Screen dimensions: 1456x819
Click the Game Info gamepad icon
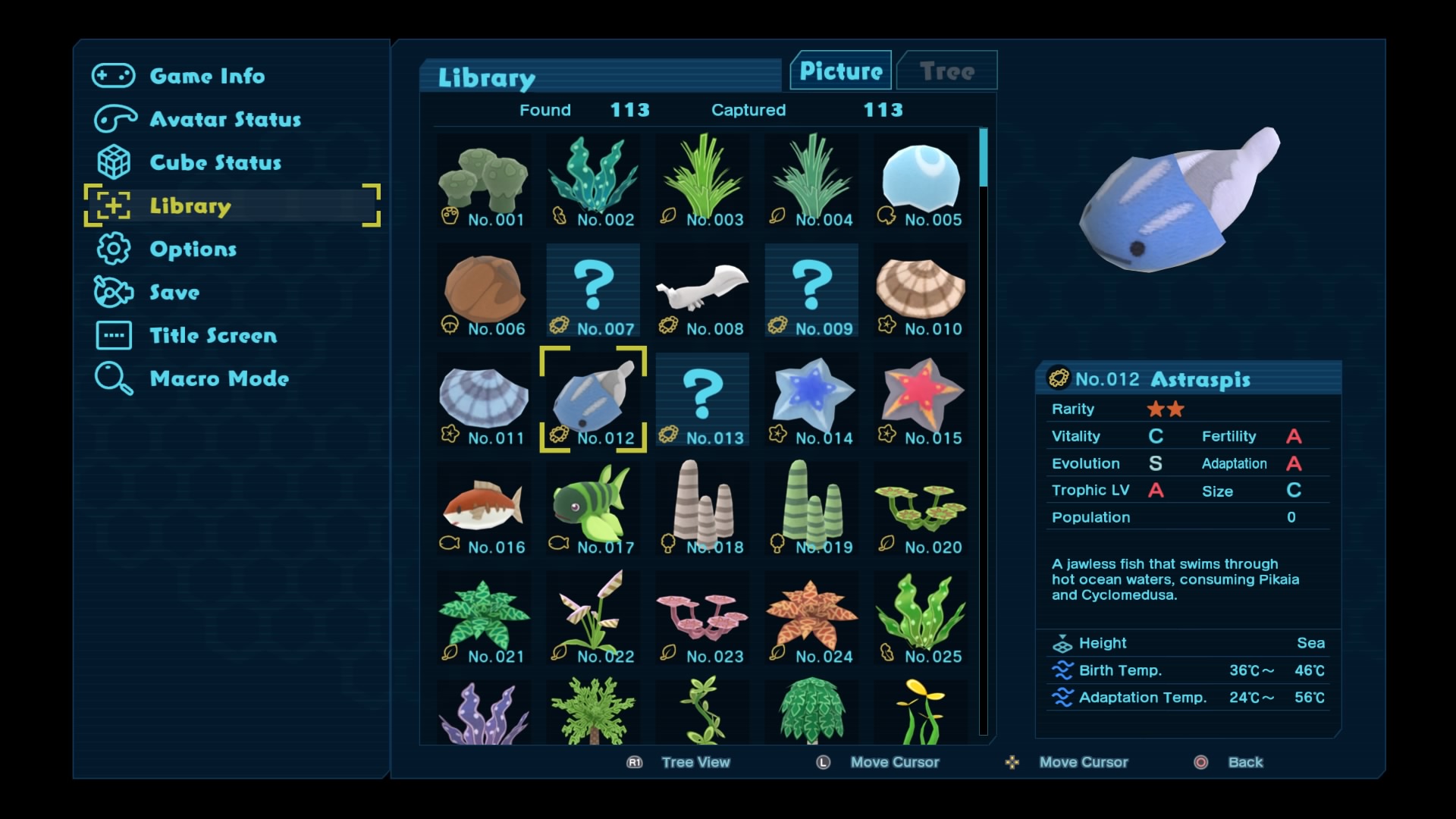112,75
